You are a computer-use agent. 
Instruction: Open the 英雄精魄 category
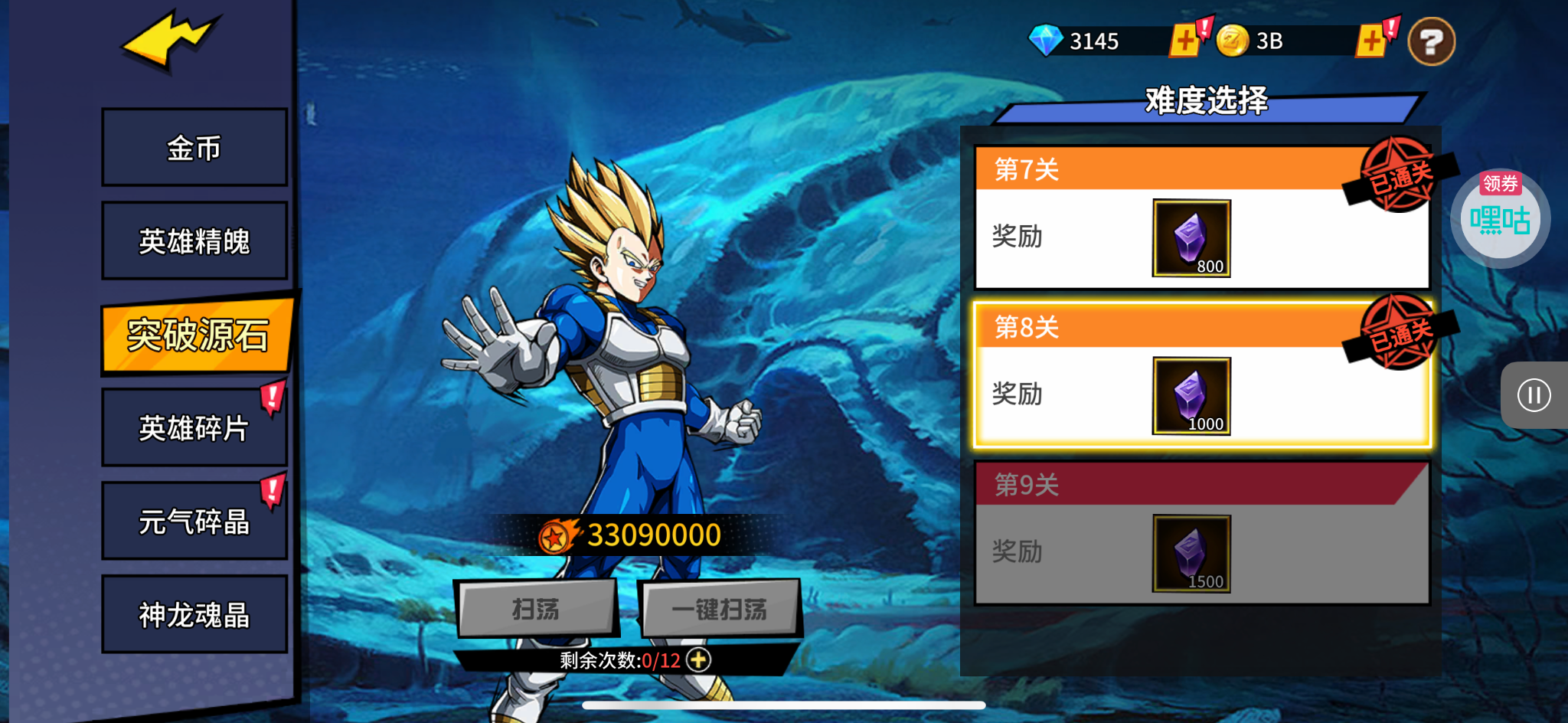tap(194, 240)
